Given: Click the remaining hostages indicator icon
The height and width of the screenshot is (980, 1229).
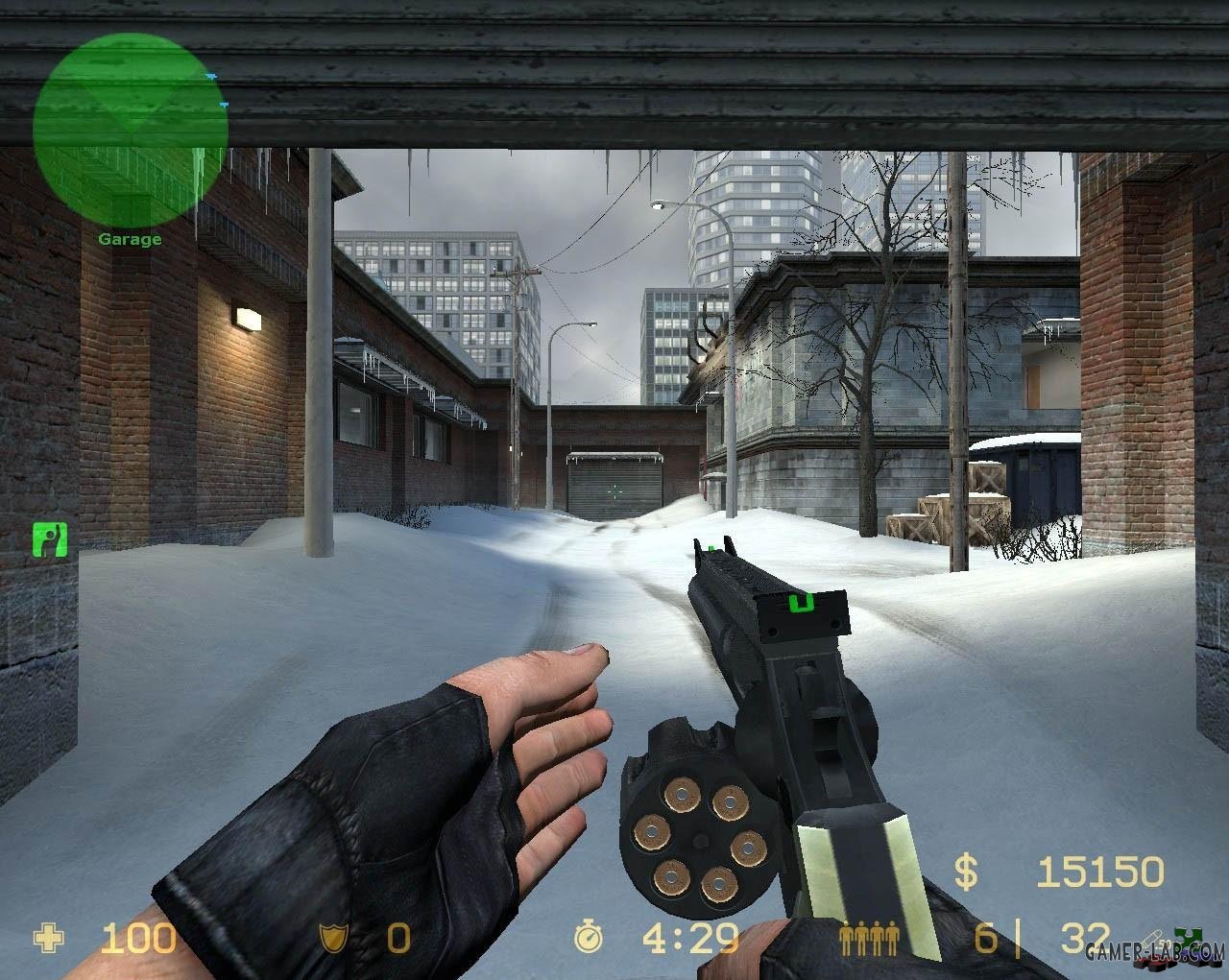Looking at the screenshot, I should click(869, 938).
